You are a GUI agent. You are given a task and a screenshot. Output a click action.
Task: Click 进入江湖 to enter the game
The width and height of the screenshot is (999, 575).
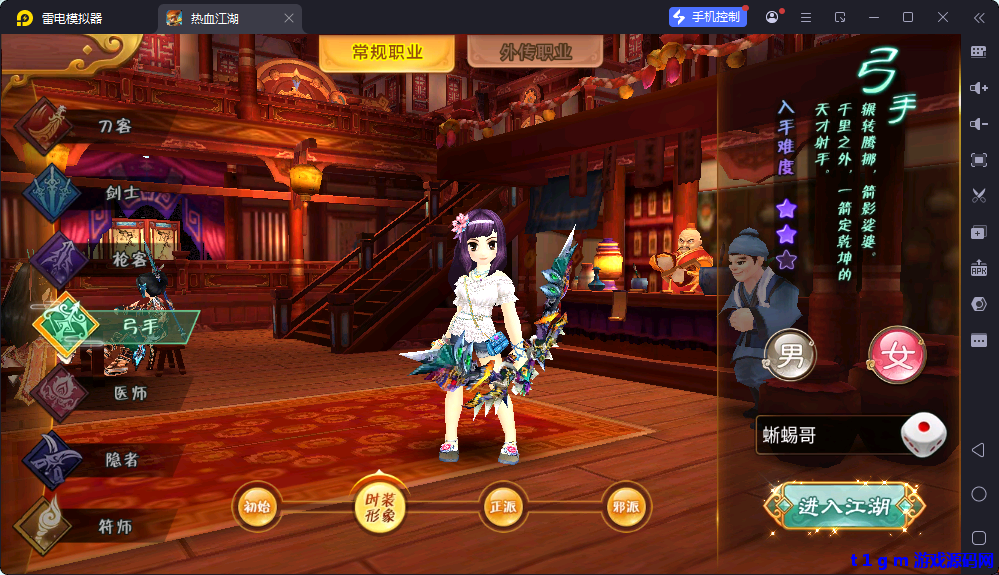click(x=844, y=506)
